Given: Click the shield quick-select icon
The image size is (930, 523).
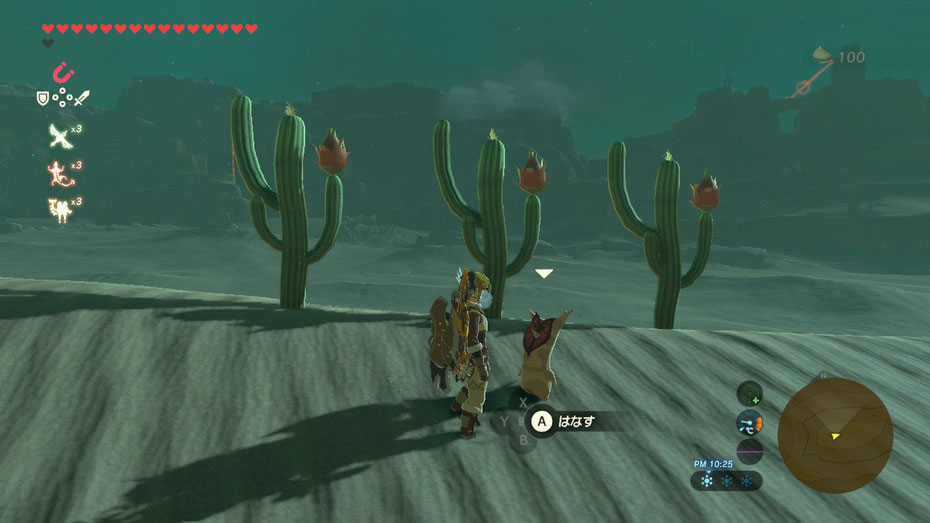Looking at the screenshot, I should 43,98.
